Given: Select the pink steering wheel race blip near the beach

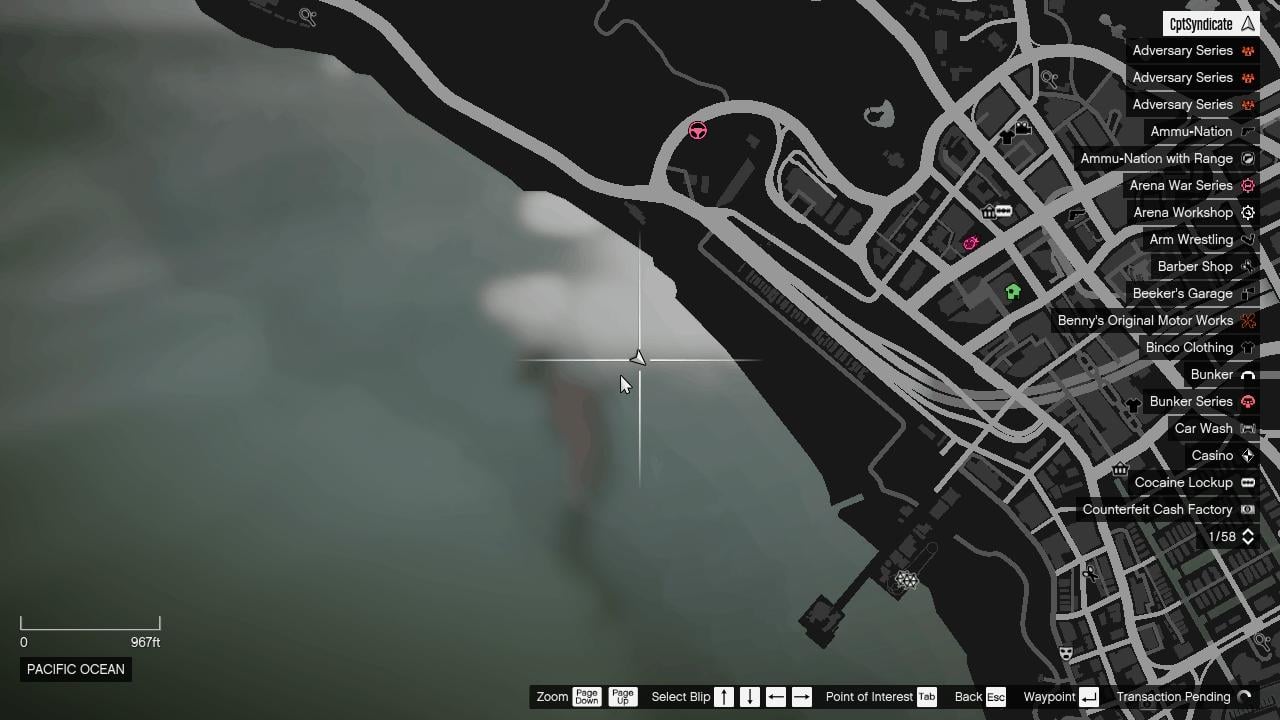Looking at the screenshot, I should (697, 131).
